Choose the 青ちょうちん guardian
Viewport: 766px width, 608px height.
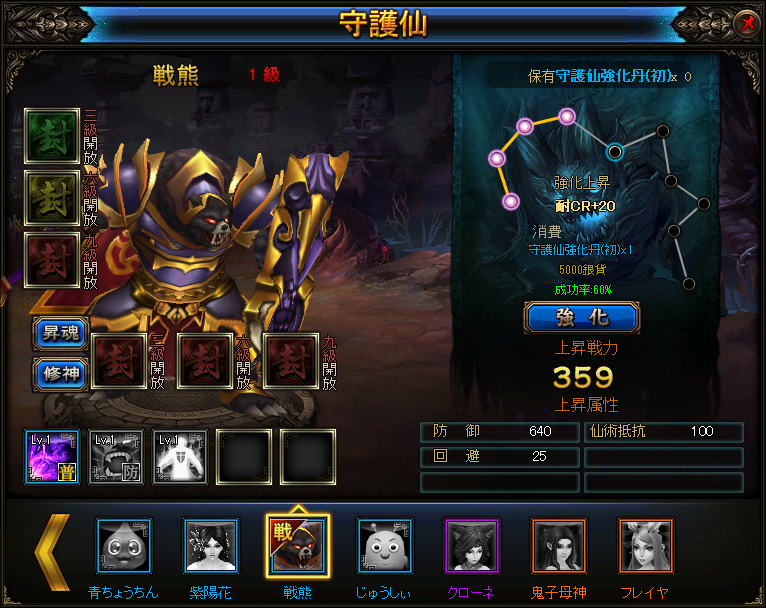(x=123, y=546)
